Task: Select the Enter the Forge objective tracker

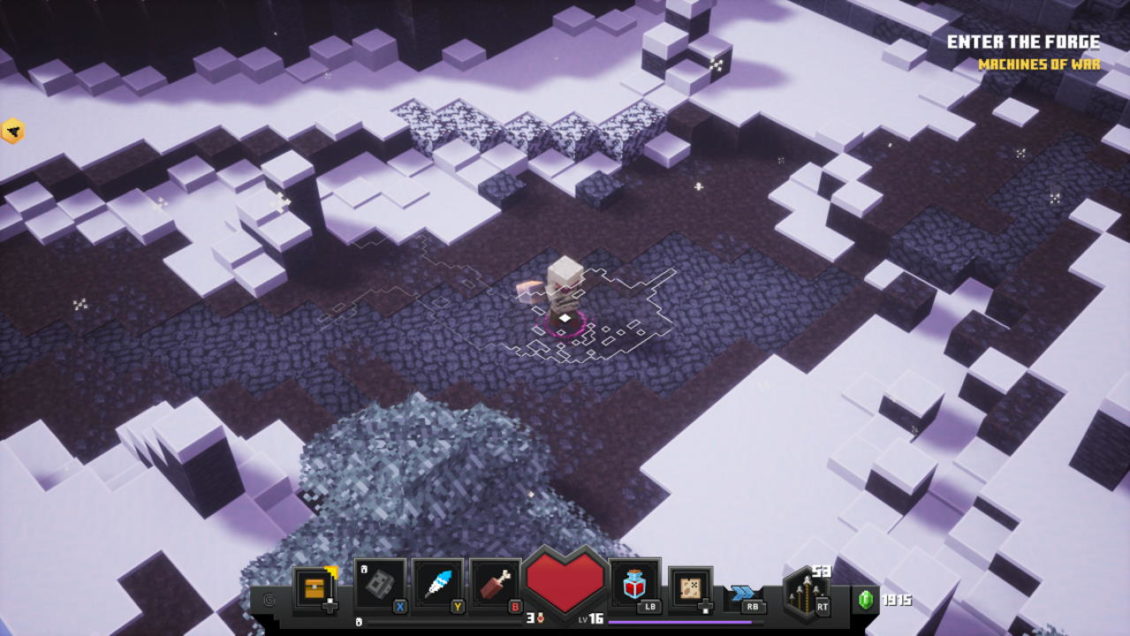Action: (x=1022, y=43)
